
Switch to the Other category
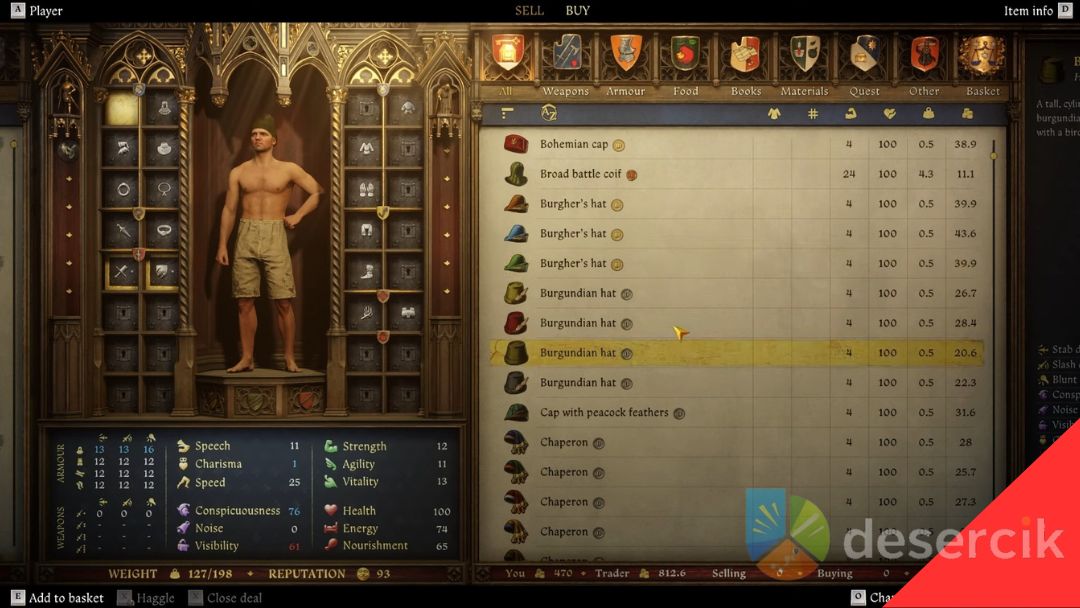click(924, 58)
